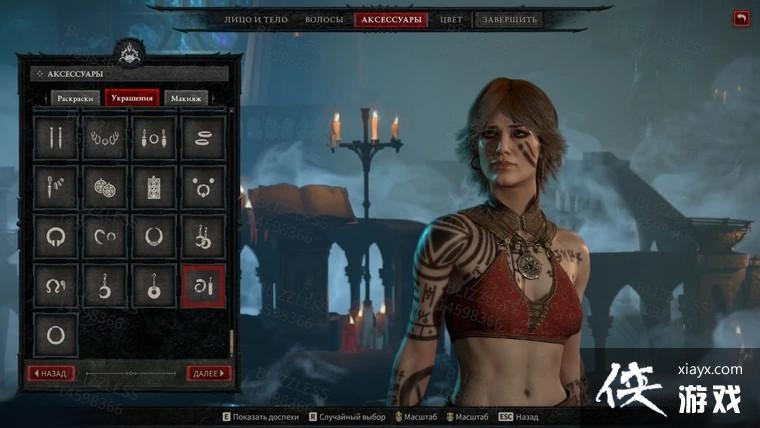The height and width of the screenshot is (428, 760).
Task: Select the highlighted red-framed jewelry option
Action: click(x=203, y=286)
